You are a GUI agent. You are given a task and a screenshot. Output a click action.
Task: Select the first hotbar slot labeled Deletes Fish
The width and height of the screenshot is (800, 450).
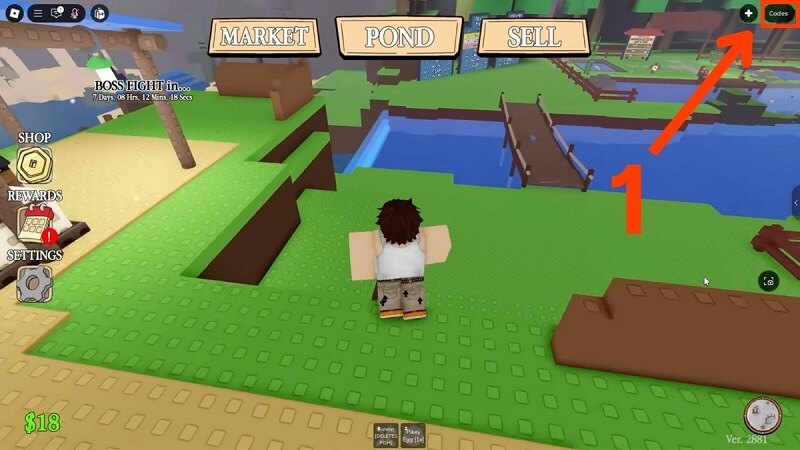[x=386, y=433]
